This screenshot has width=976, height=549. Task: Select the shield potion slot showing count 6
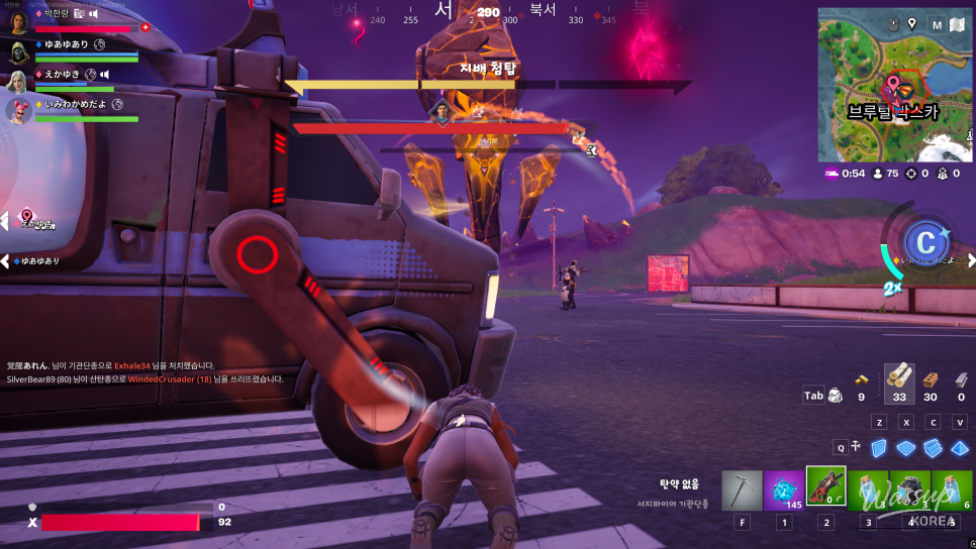coord(952,490)
